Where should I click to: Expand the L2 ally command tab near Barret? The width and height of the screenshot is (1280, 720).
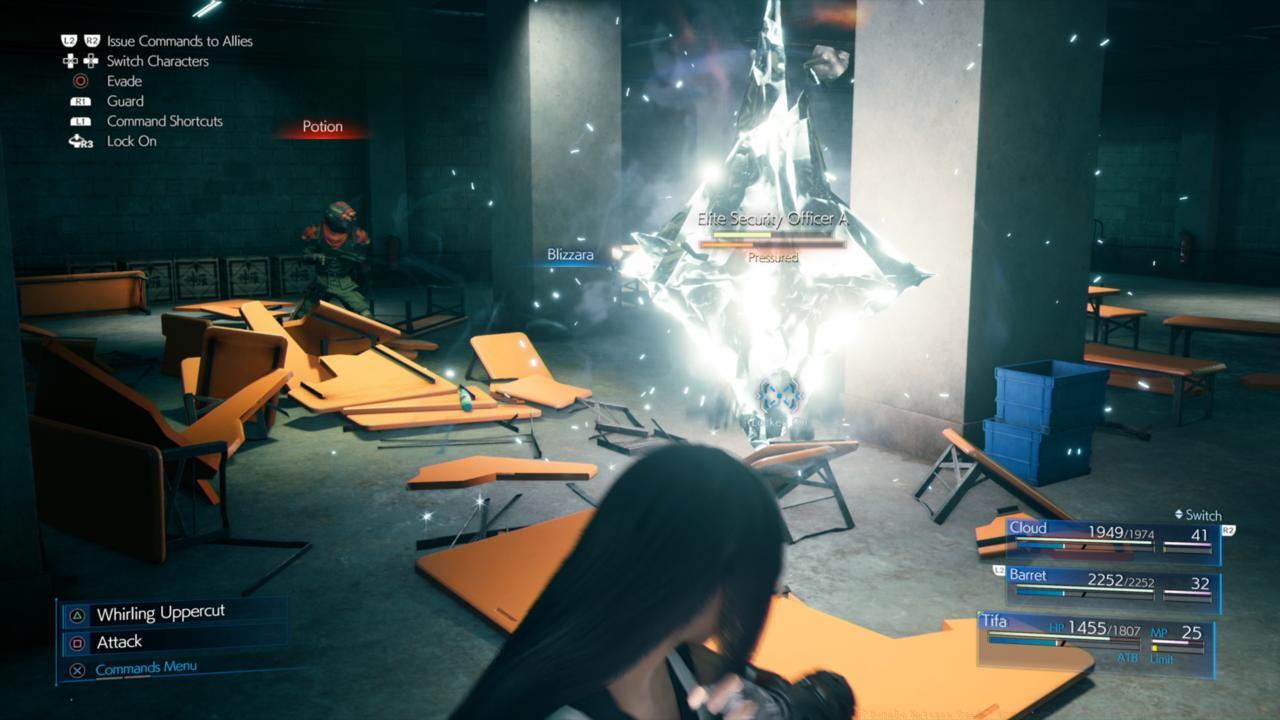(999, 570)
